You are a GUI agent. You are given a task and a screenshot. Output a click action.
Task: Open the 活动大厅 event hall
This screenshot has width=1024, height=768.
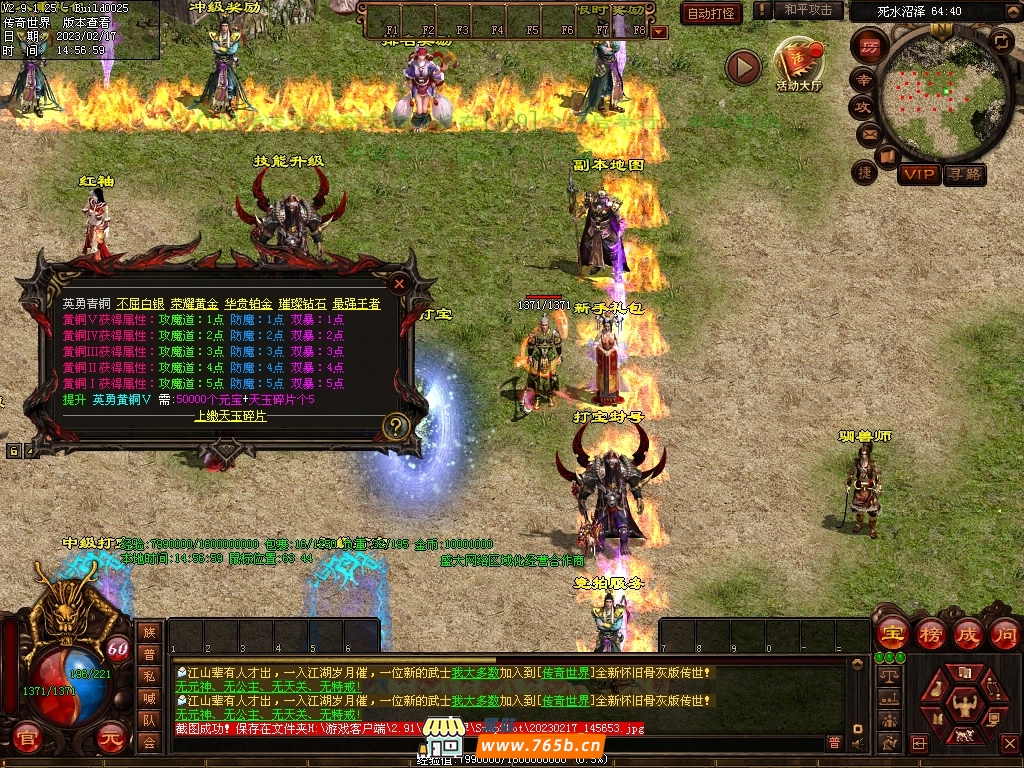pyautogui.click(x=799, y=65)
